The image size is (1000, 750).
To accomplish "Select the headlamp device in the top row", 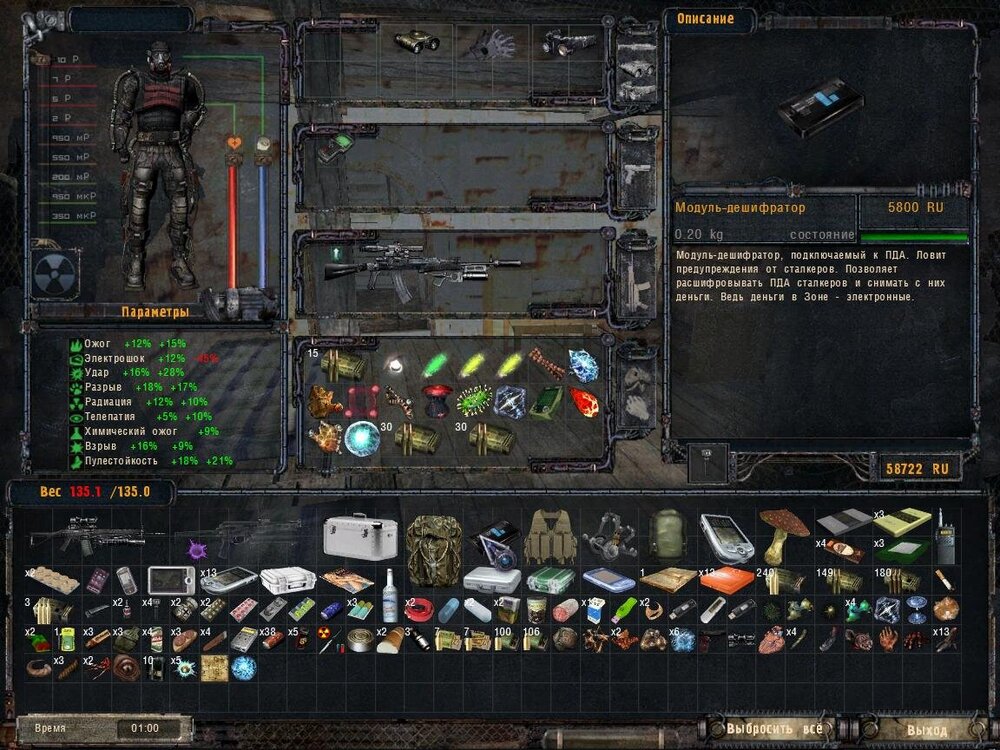I will (562, 42).
